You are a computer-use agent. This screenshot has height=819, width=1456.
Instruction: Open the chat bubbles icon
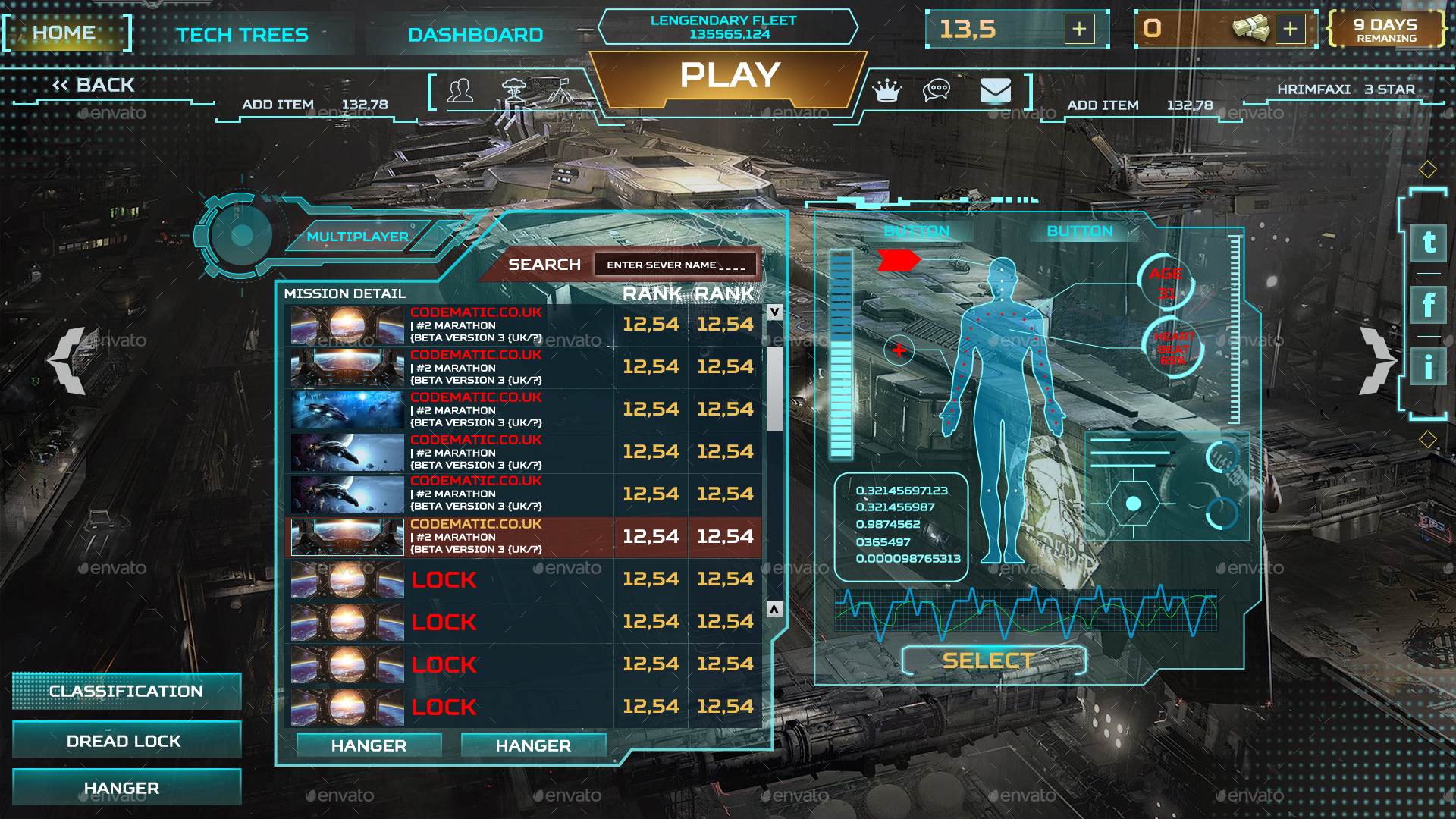tap(937, 91)
